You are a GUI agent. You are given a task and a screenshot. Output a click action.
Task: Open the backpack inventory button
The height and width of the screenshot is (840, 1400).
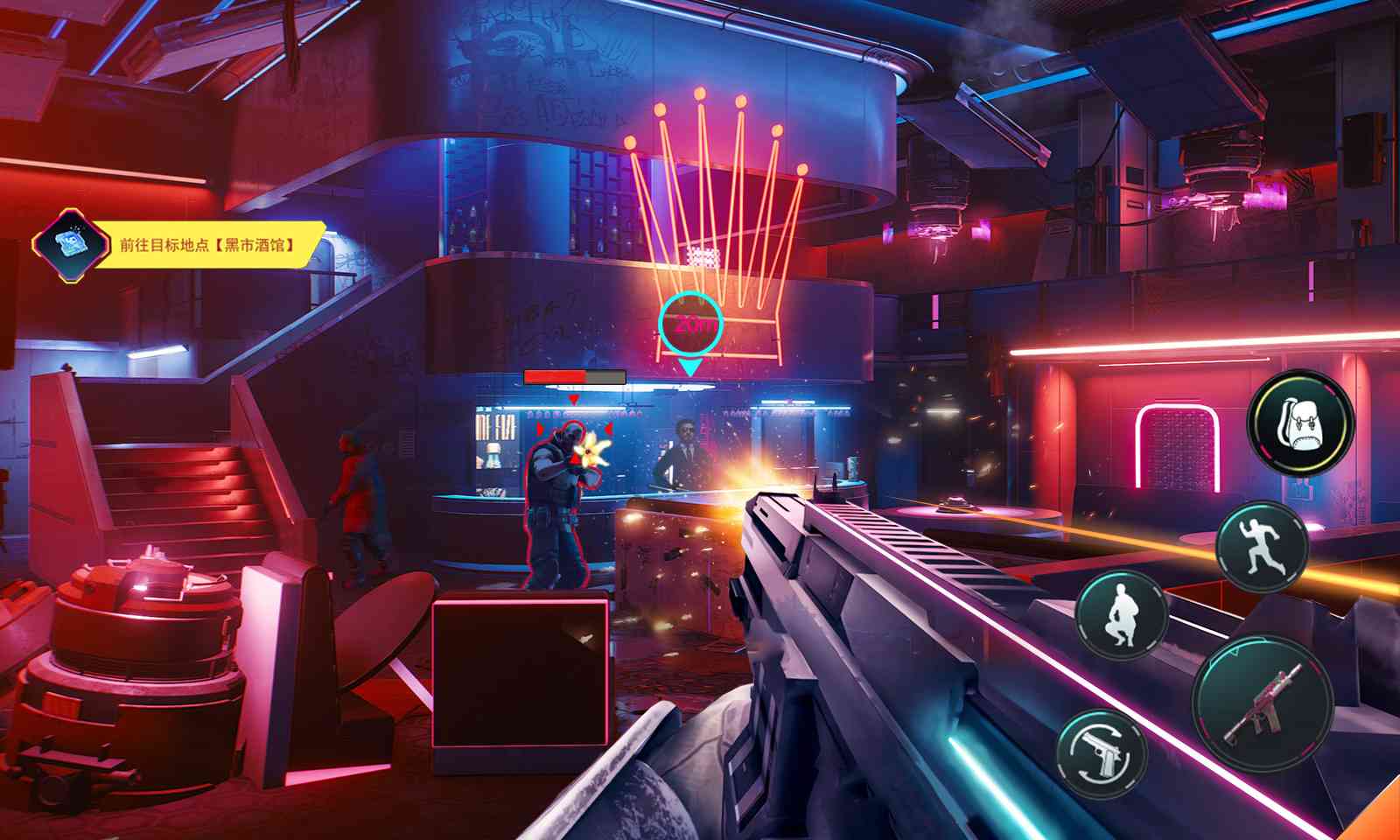(1300, 423)
